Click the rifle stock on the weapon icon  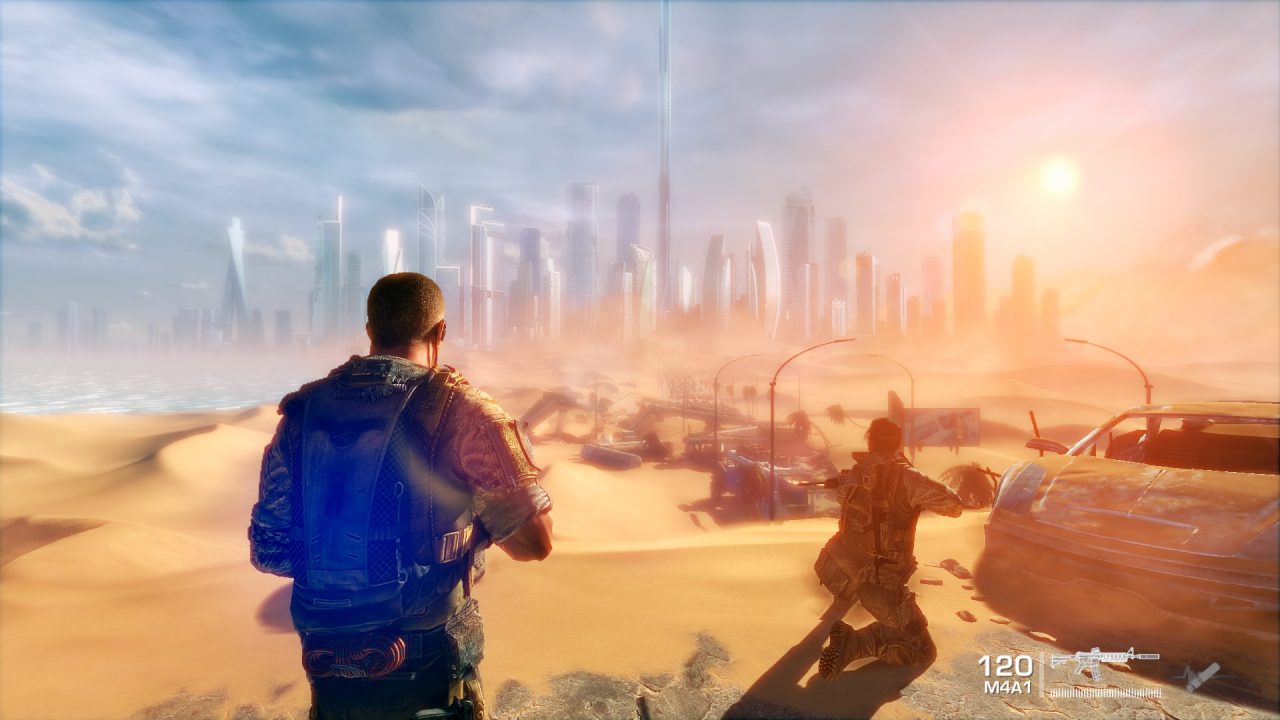tap(1058, 661)
